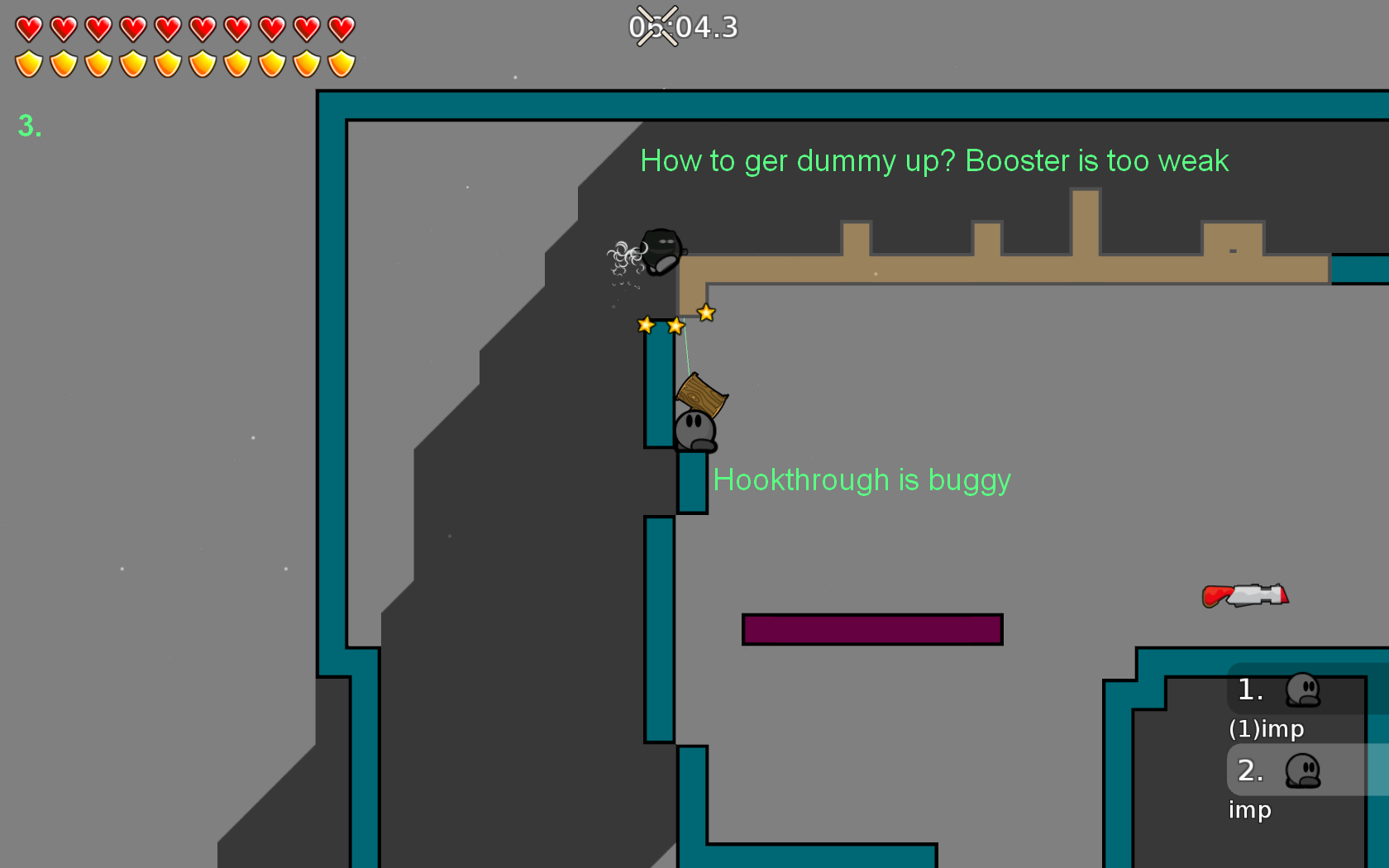The width and height of the screenshot is (1389, 868).
Task: Select the scoreboard entry for (1)imp
Action: 1266,729
